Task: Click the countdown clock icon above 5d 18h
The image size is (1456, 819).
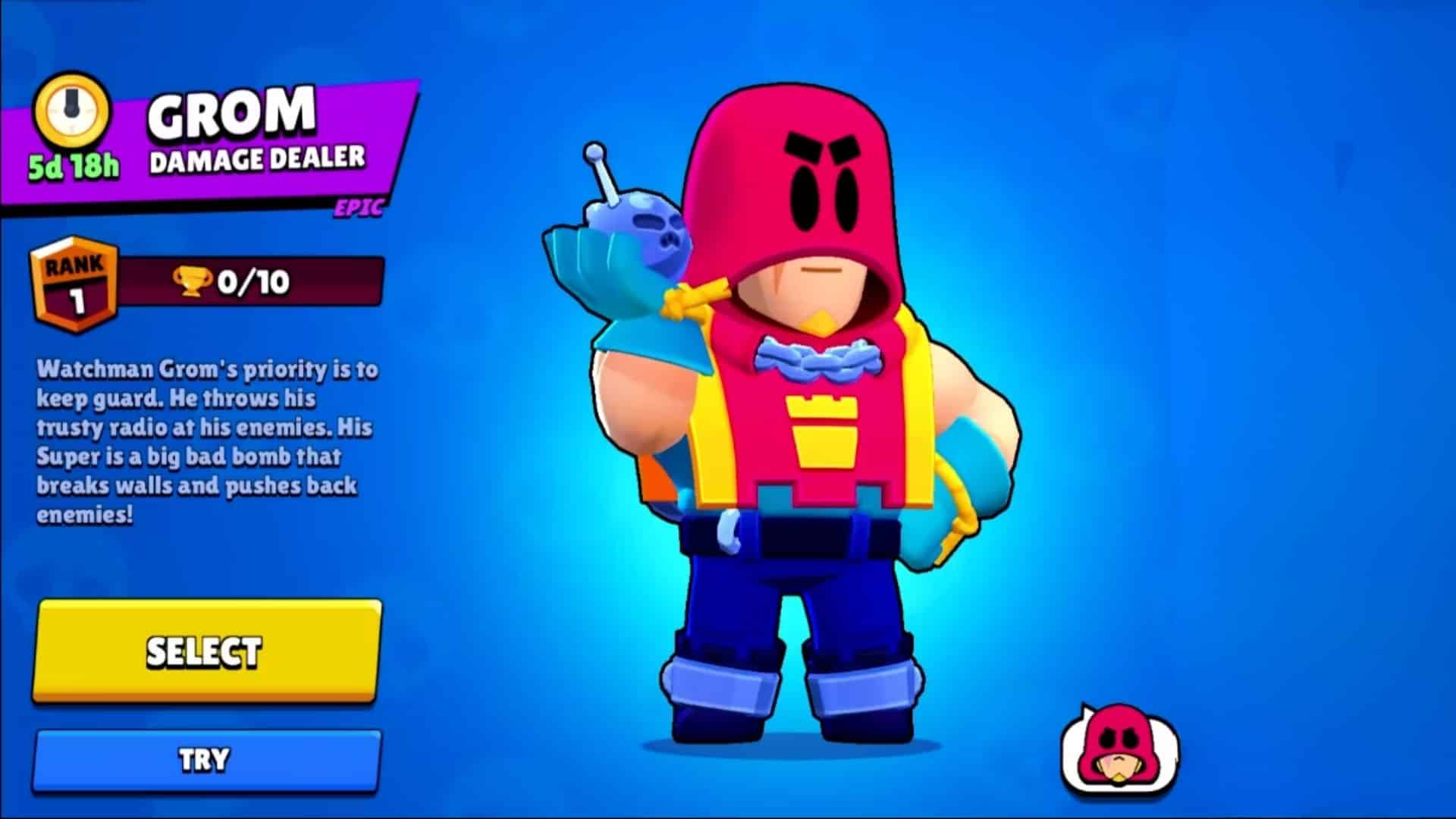Action: click(72, 110)
